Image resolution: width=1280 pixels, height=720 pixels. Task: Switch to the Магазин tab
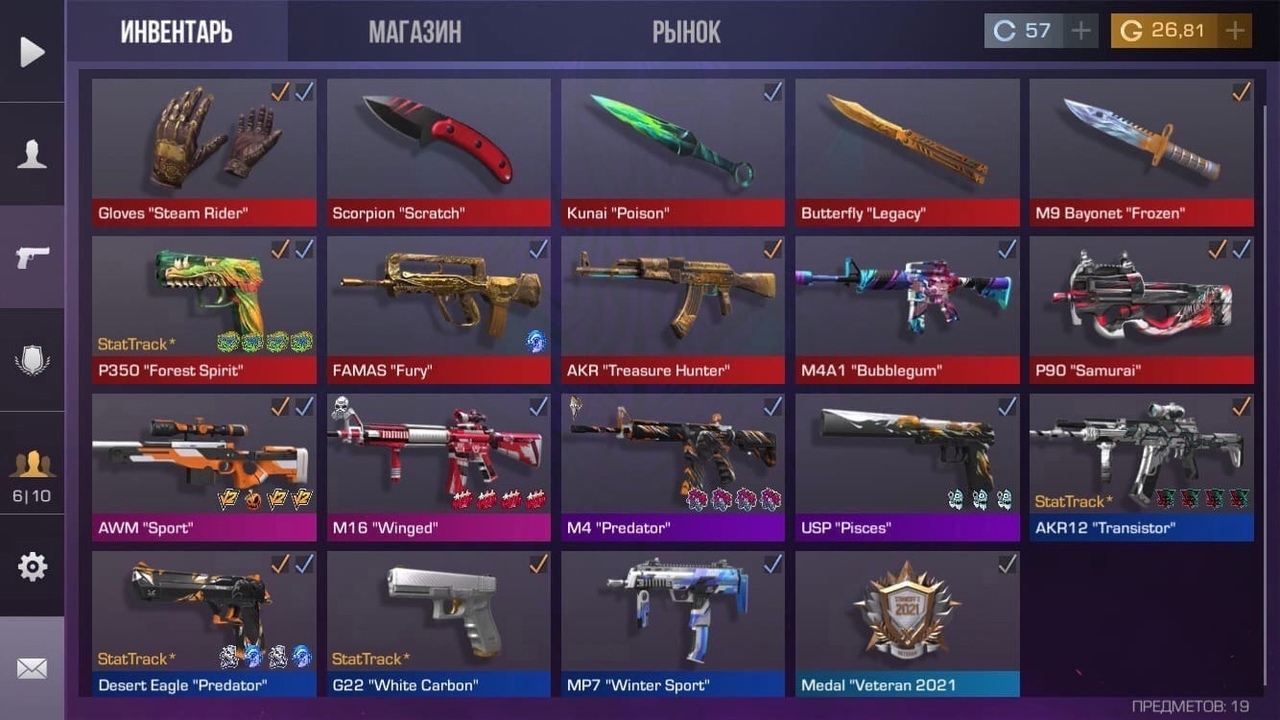[x=415, y=32]
